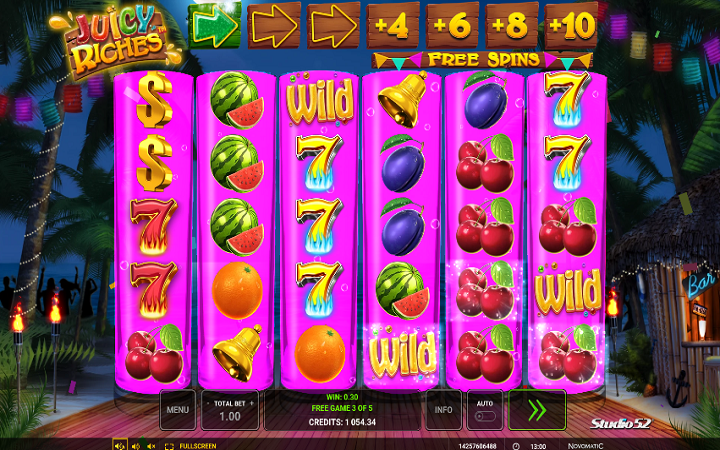Viewport: 720px width, 450px height.
Task: Toggle the AUTO spin switch
Action: point(484,409)
